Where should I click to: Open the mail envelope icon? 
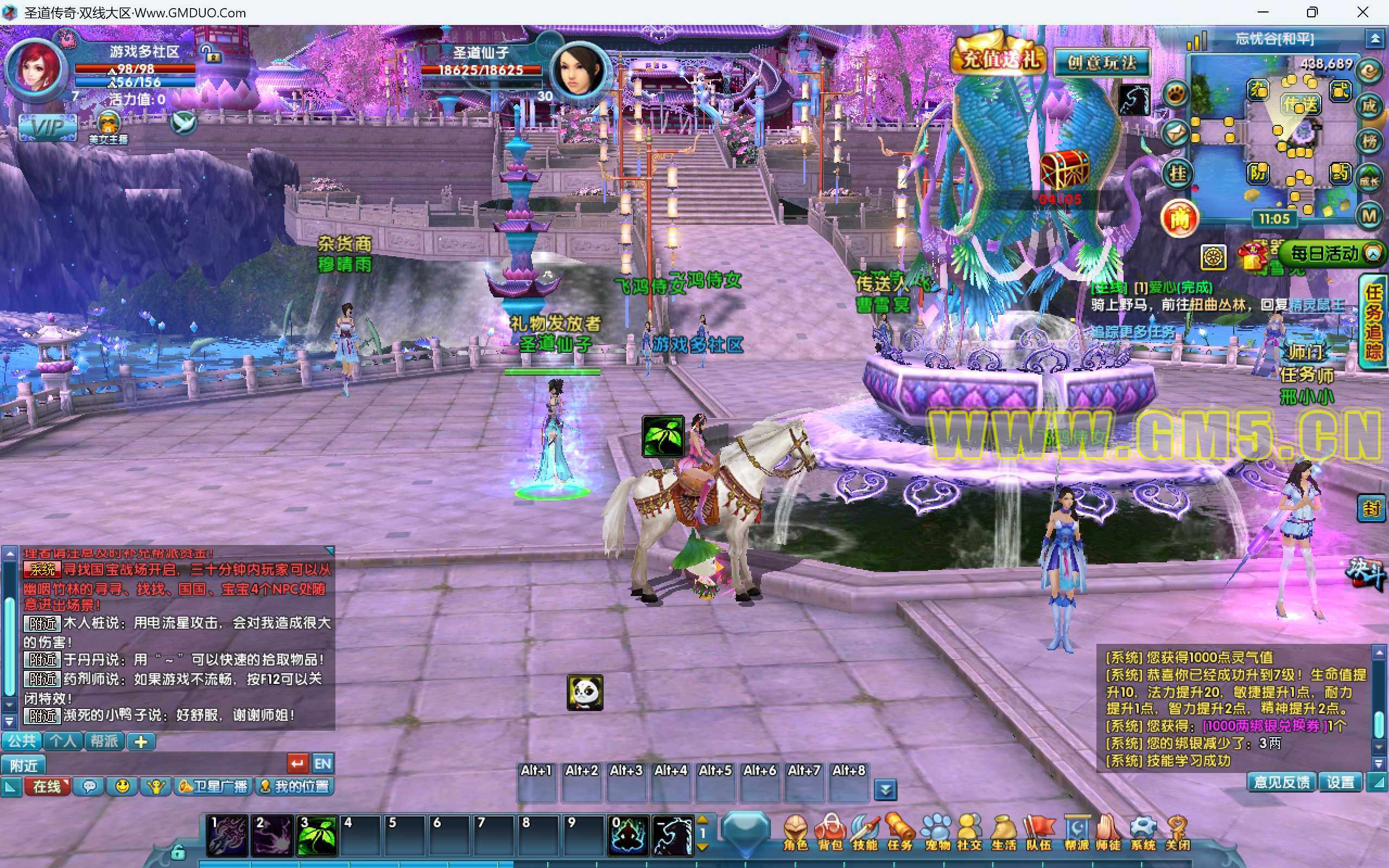pos(1175,133)
